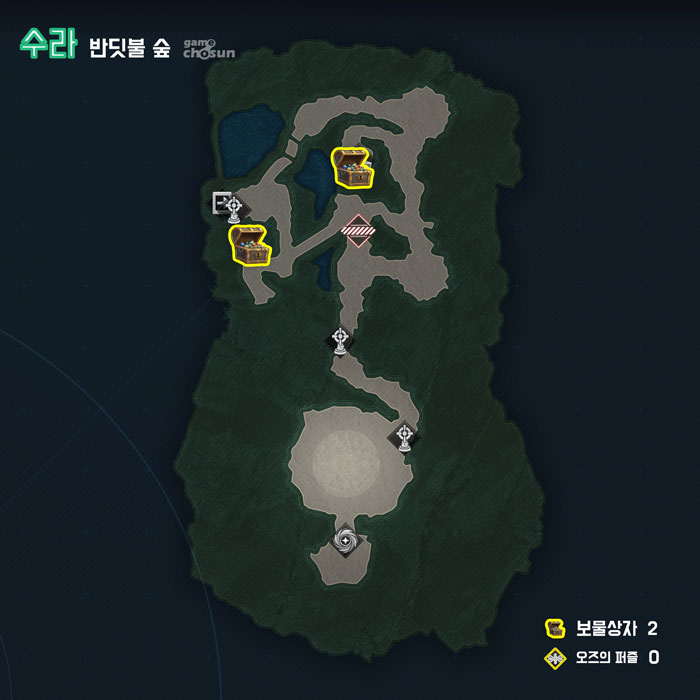Image resolution: width=700 pixels, height=700 pixels.
Task: Select the 오즈의 퍼즐 legend entry
Action: tap(601, 658)
